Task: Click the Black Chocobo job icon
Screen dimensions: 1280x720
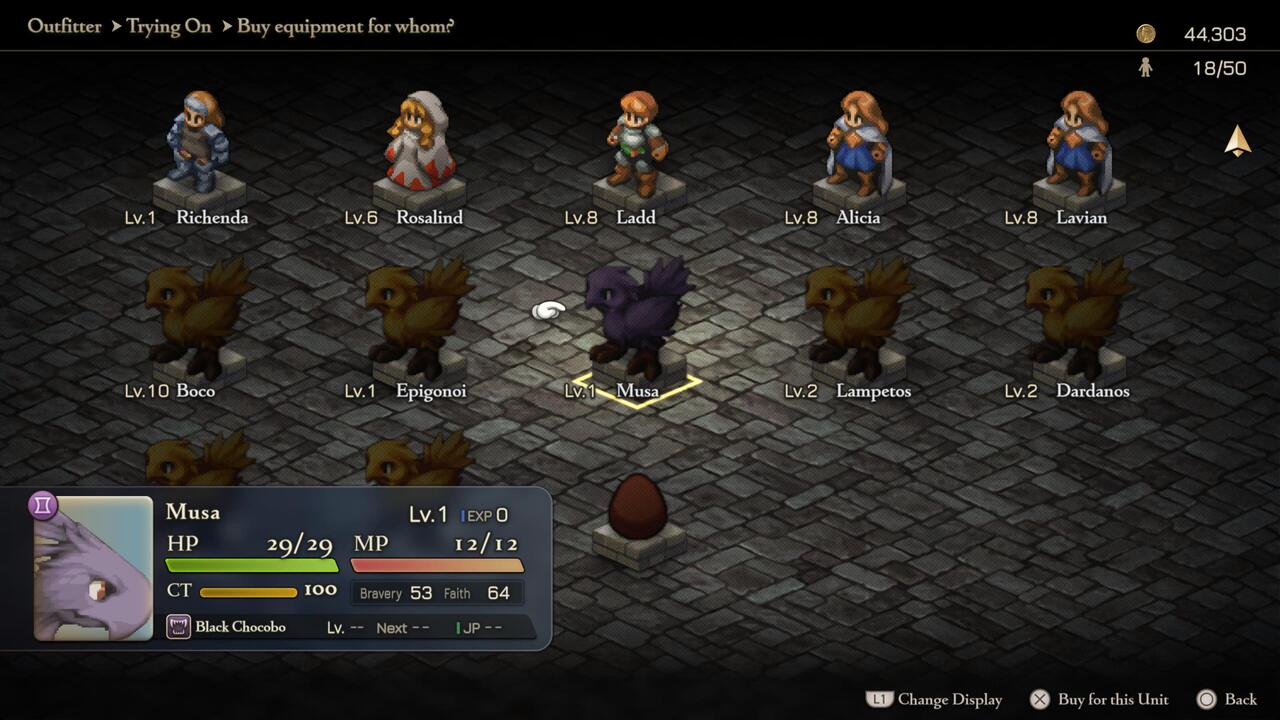Action: pyautogui.click(x=179, y=627)
